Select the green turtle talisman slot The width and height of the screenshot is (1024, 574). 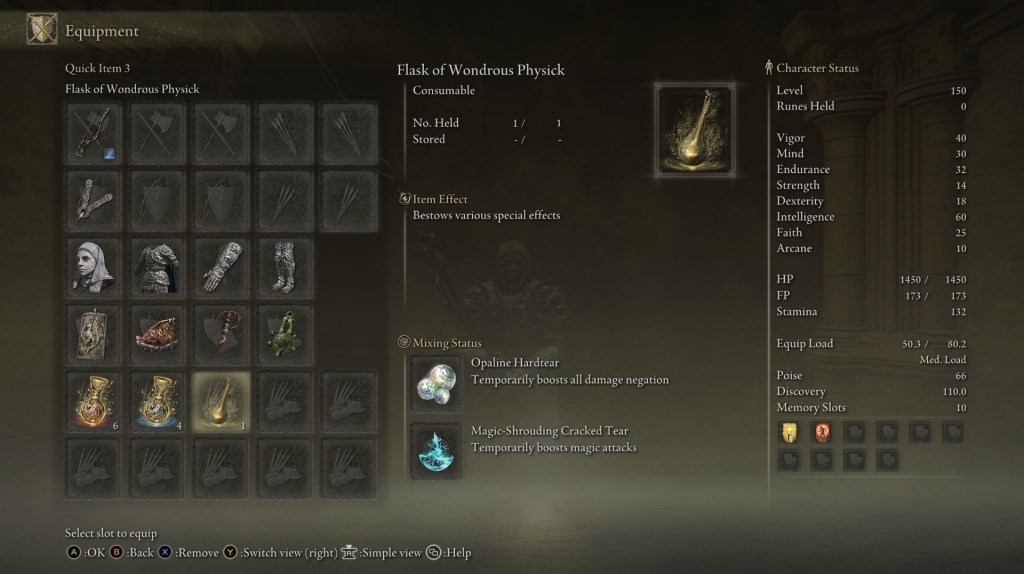pos(284,332)
